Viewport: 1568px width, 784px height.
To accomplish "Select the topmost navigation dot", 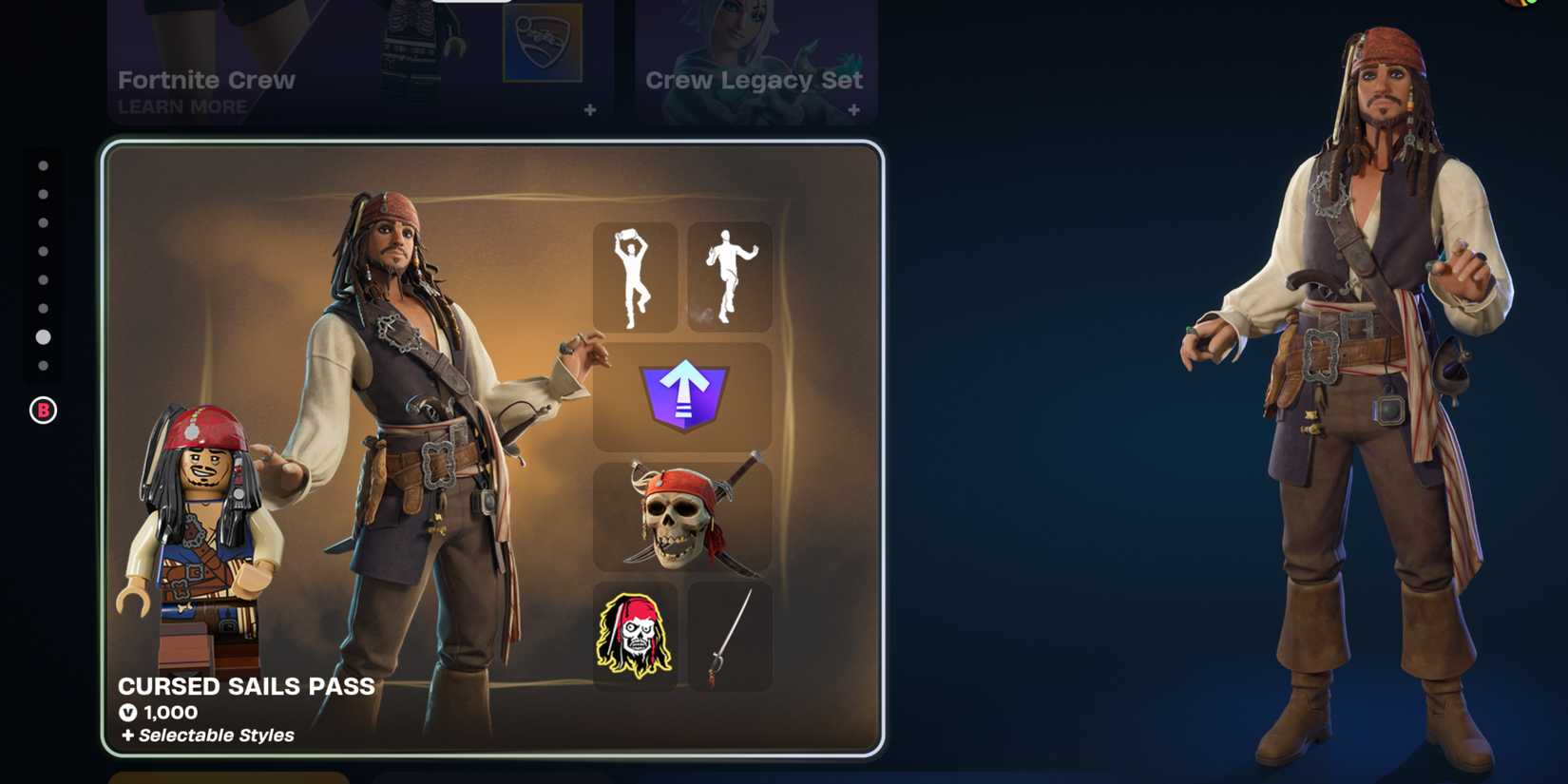I will point(42,166).
